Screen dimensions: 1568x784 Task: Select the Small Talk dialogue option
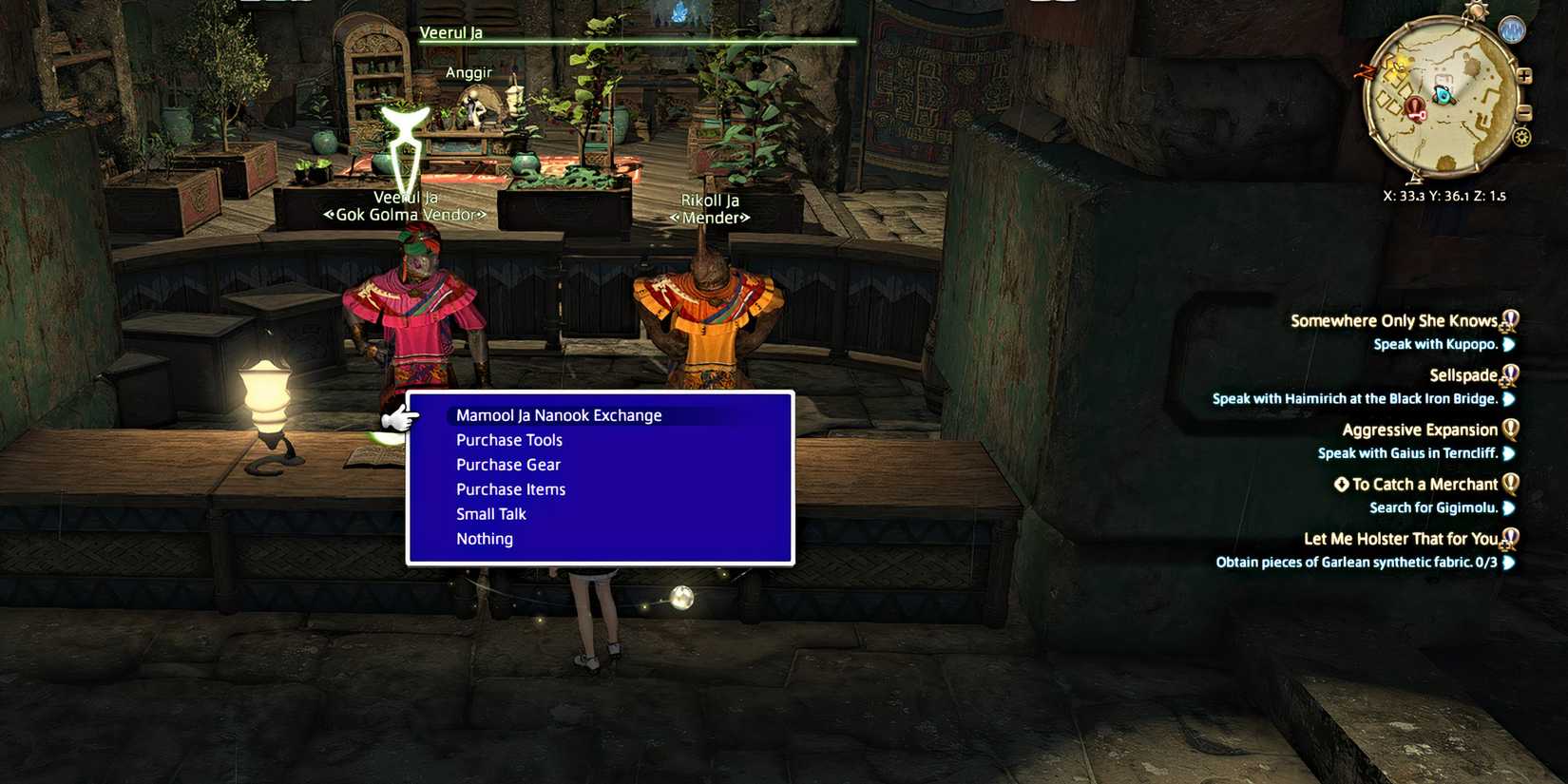point(490,513)
